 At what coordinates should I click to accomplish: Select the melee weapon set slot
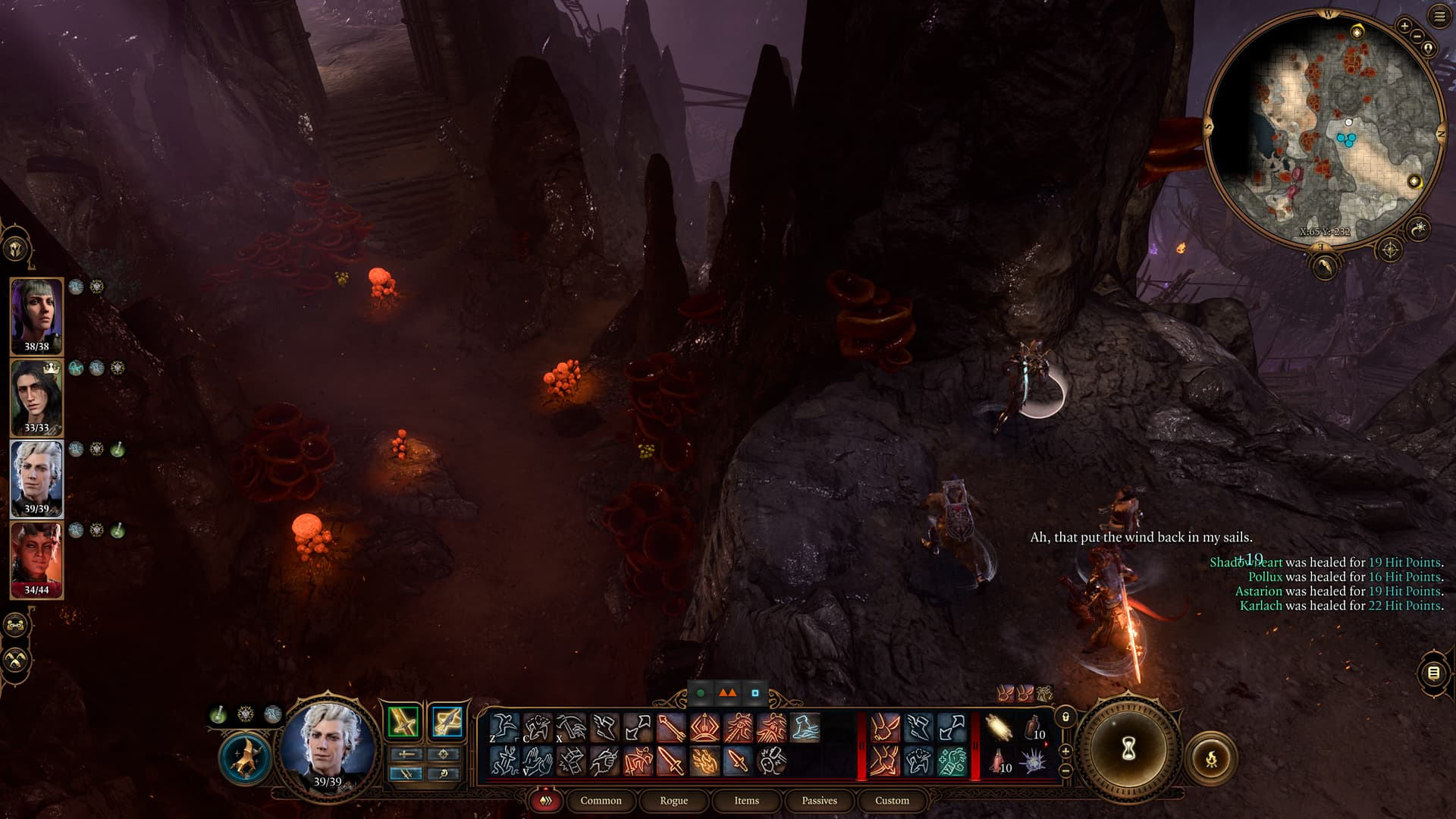pyautogui.click(x=403, y=721)
